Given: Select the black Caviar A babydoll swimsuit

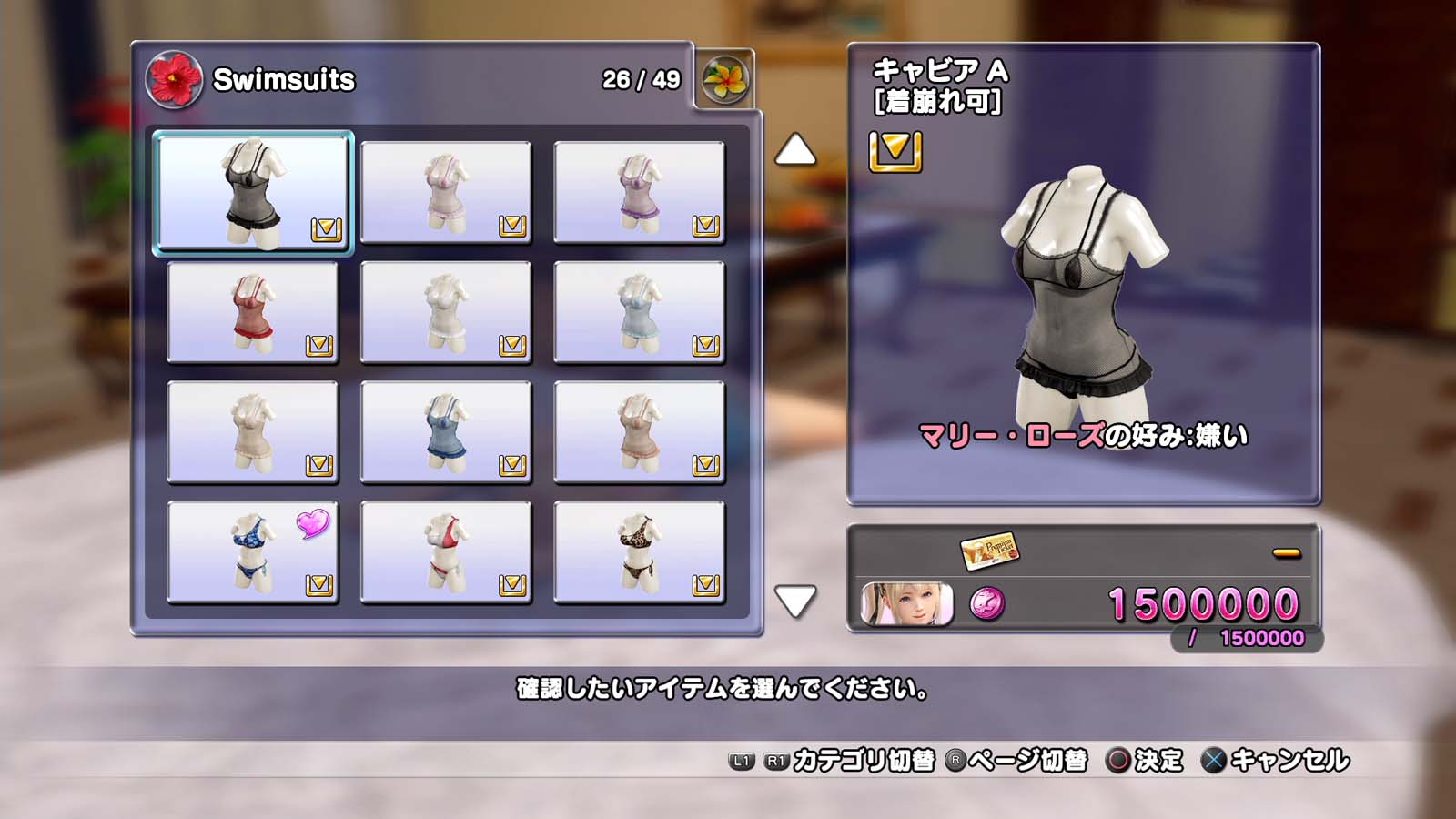Looking at the screenshot, I should click(x=253, y=192).
